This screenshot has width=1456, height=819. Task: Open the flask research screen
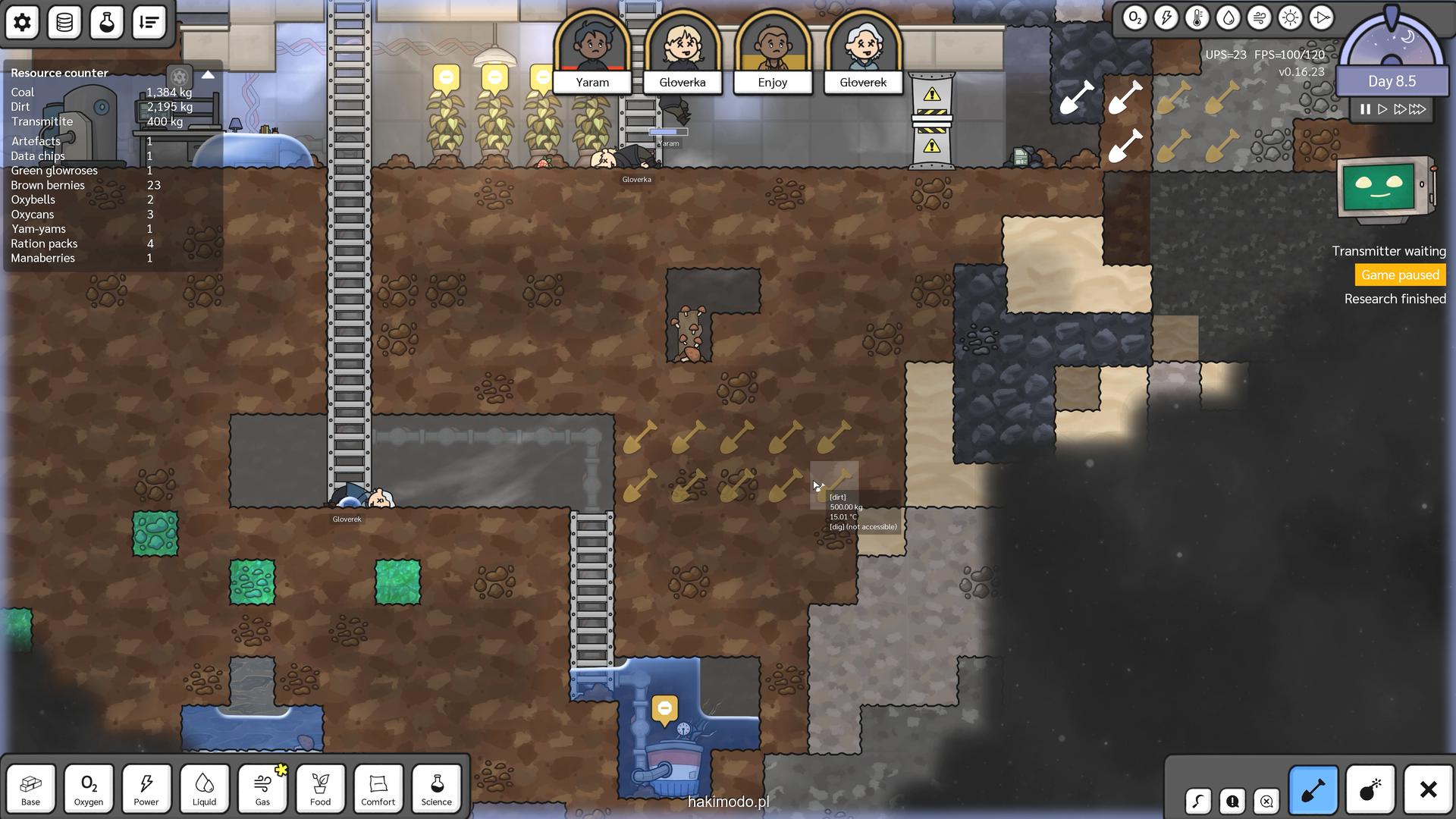point(107,22)
